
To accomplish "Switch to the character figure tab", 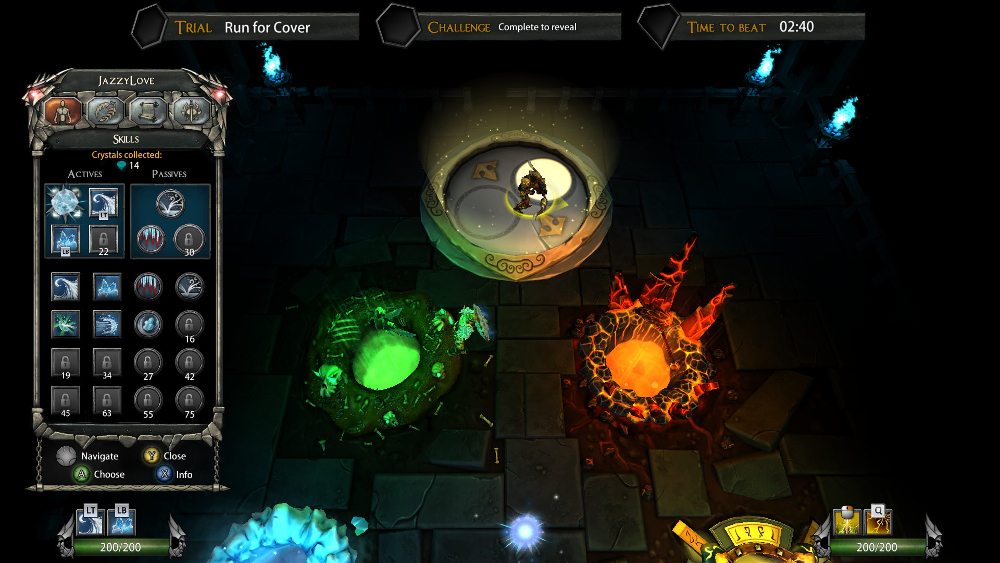I will pos(62,113).
